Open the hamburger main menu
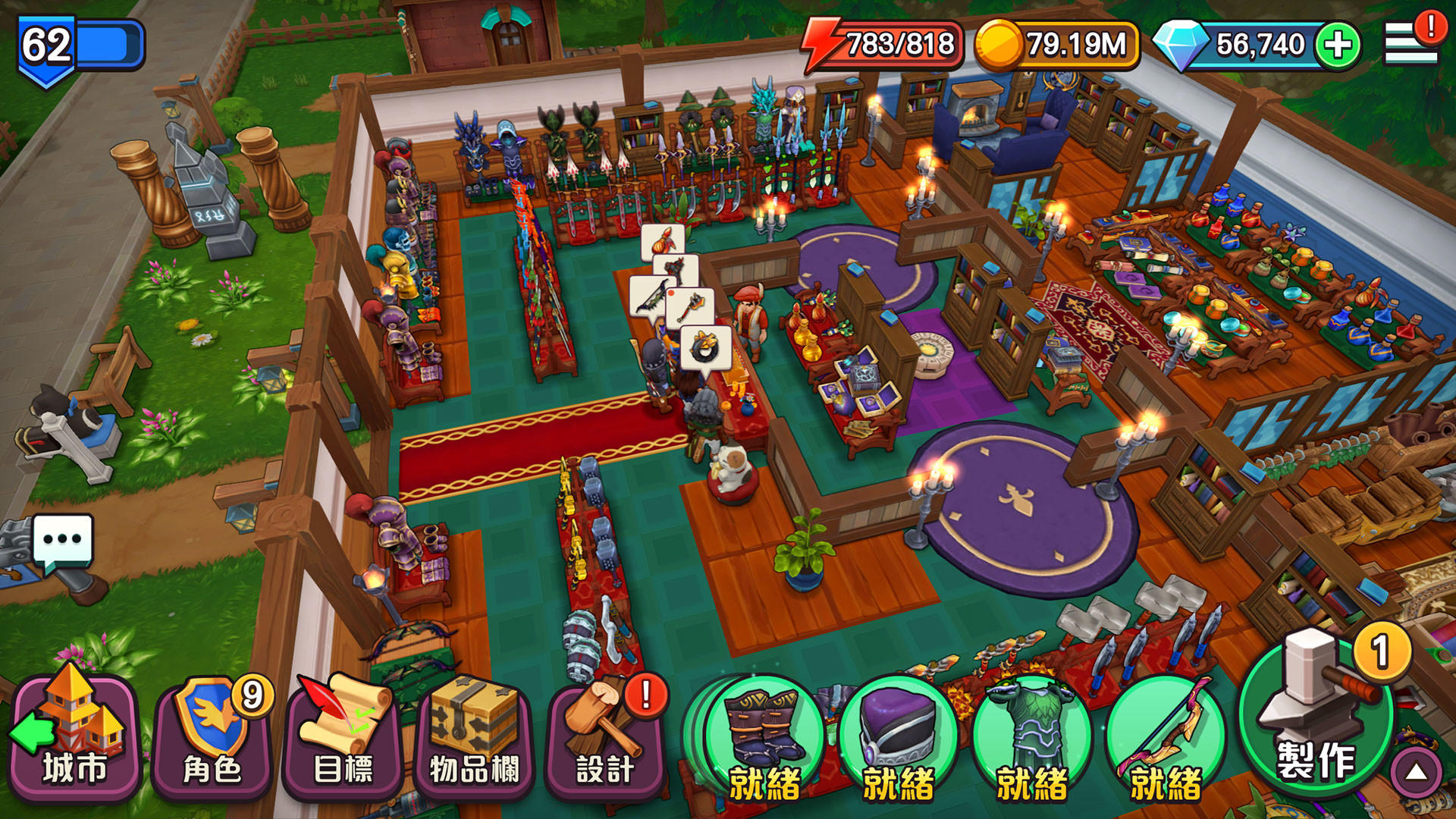This screenshot has width=1456, height=819. click(1409, 44)
